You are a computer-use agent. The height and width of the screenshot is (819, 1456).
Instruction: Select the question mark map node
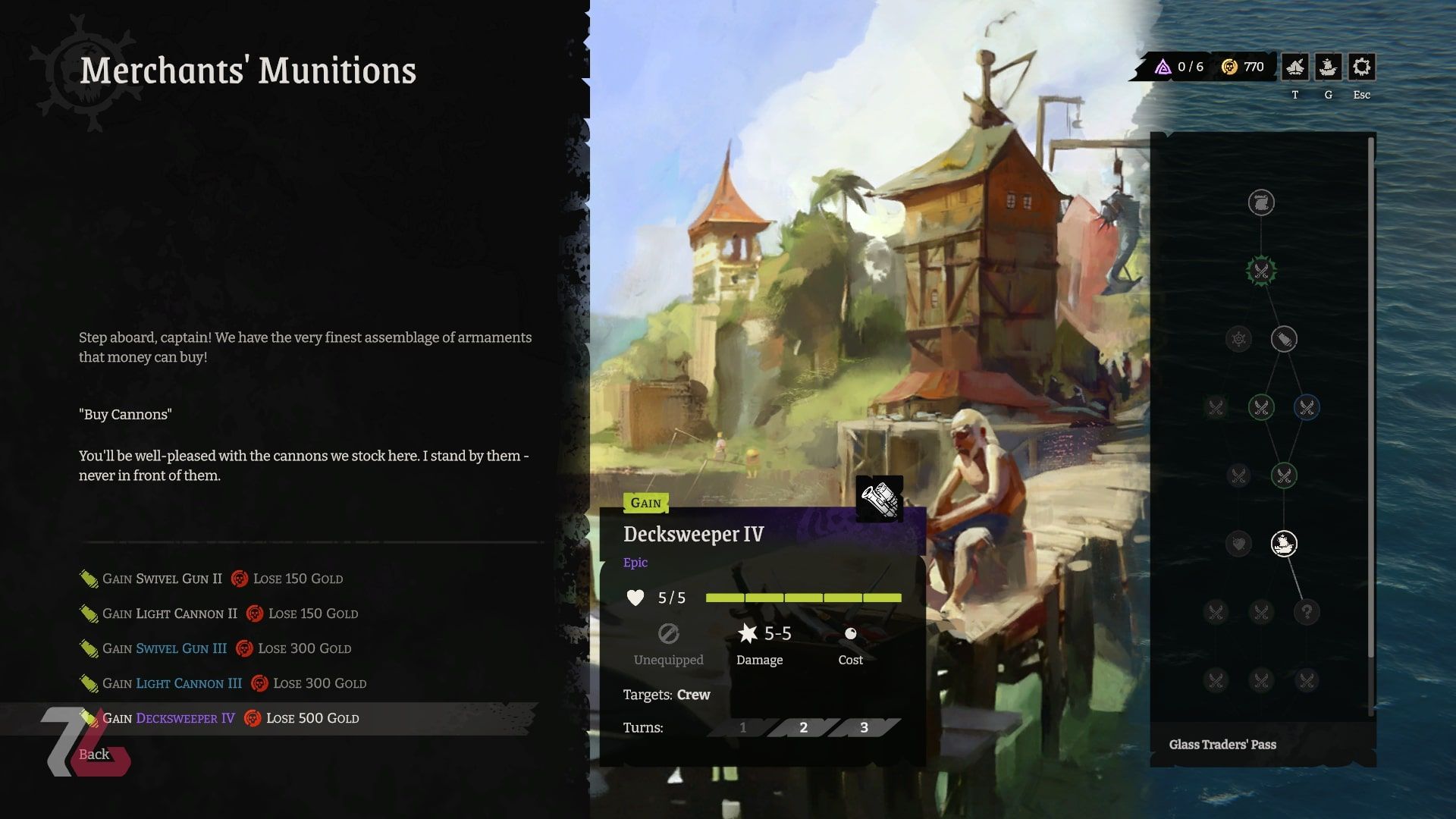point(1307,612)
